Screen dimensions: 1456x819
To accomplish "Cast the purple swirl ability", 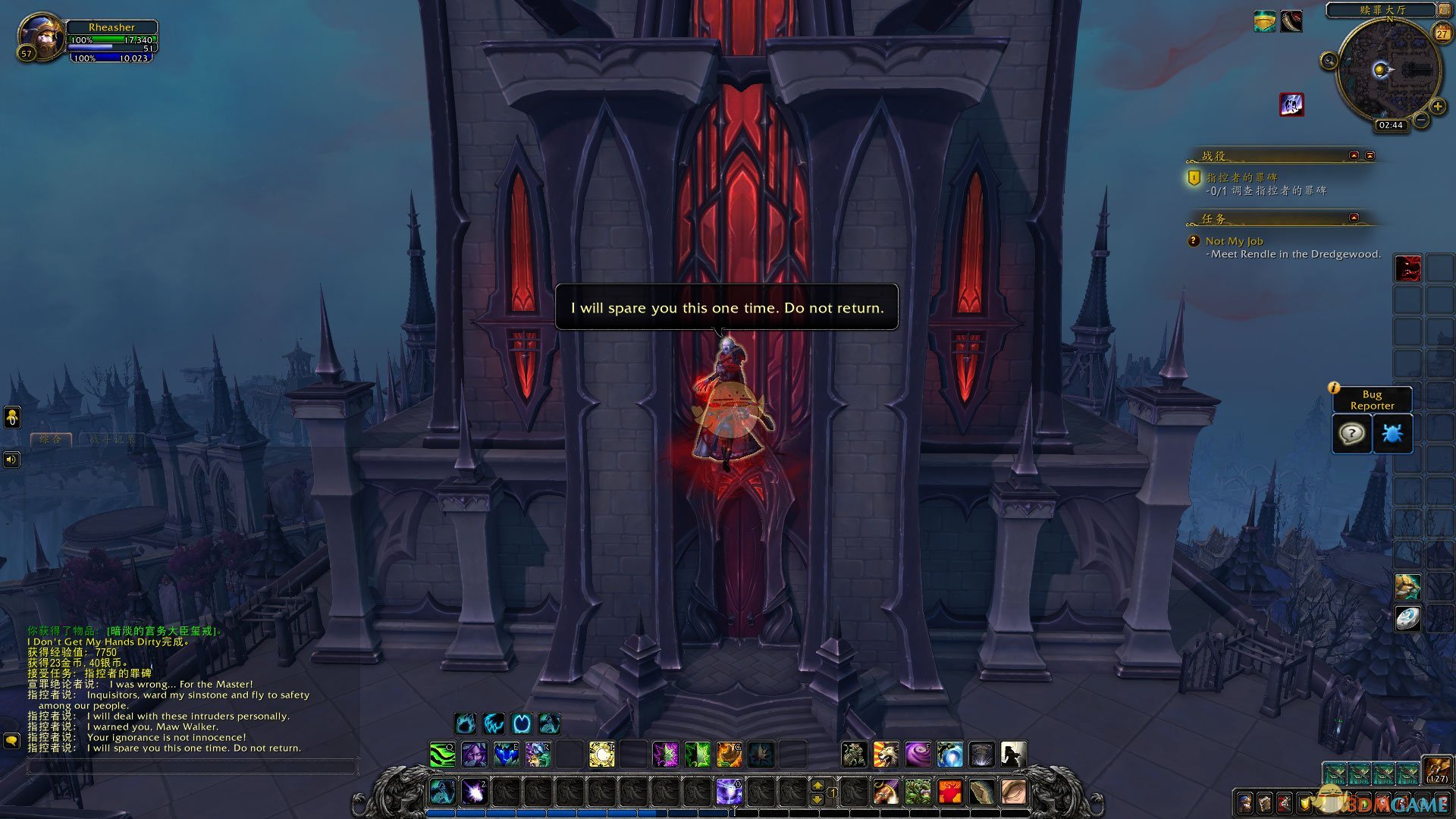I will (x=918, y=755).
